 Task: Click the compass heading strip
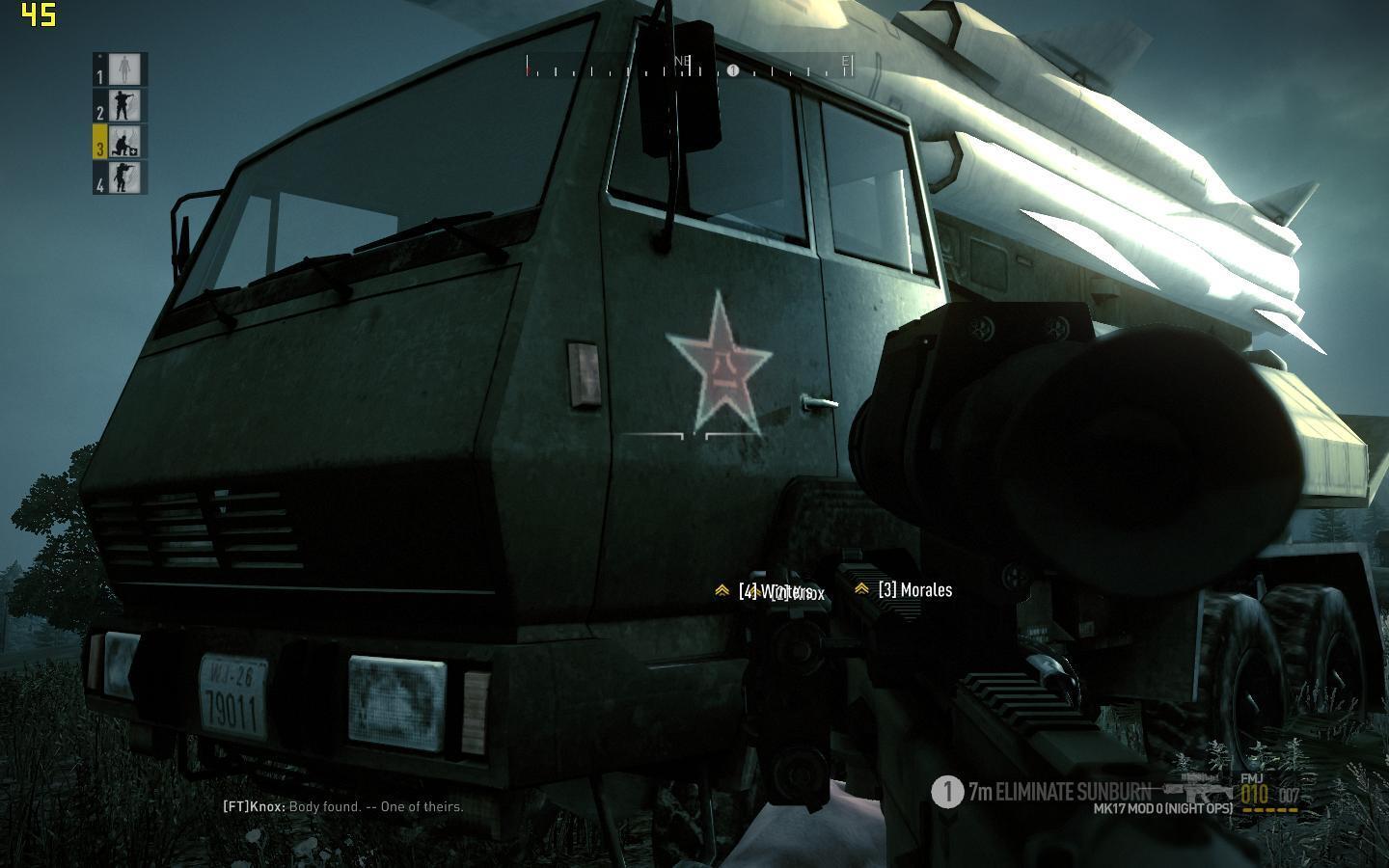pos(689,67)
